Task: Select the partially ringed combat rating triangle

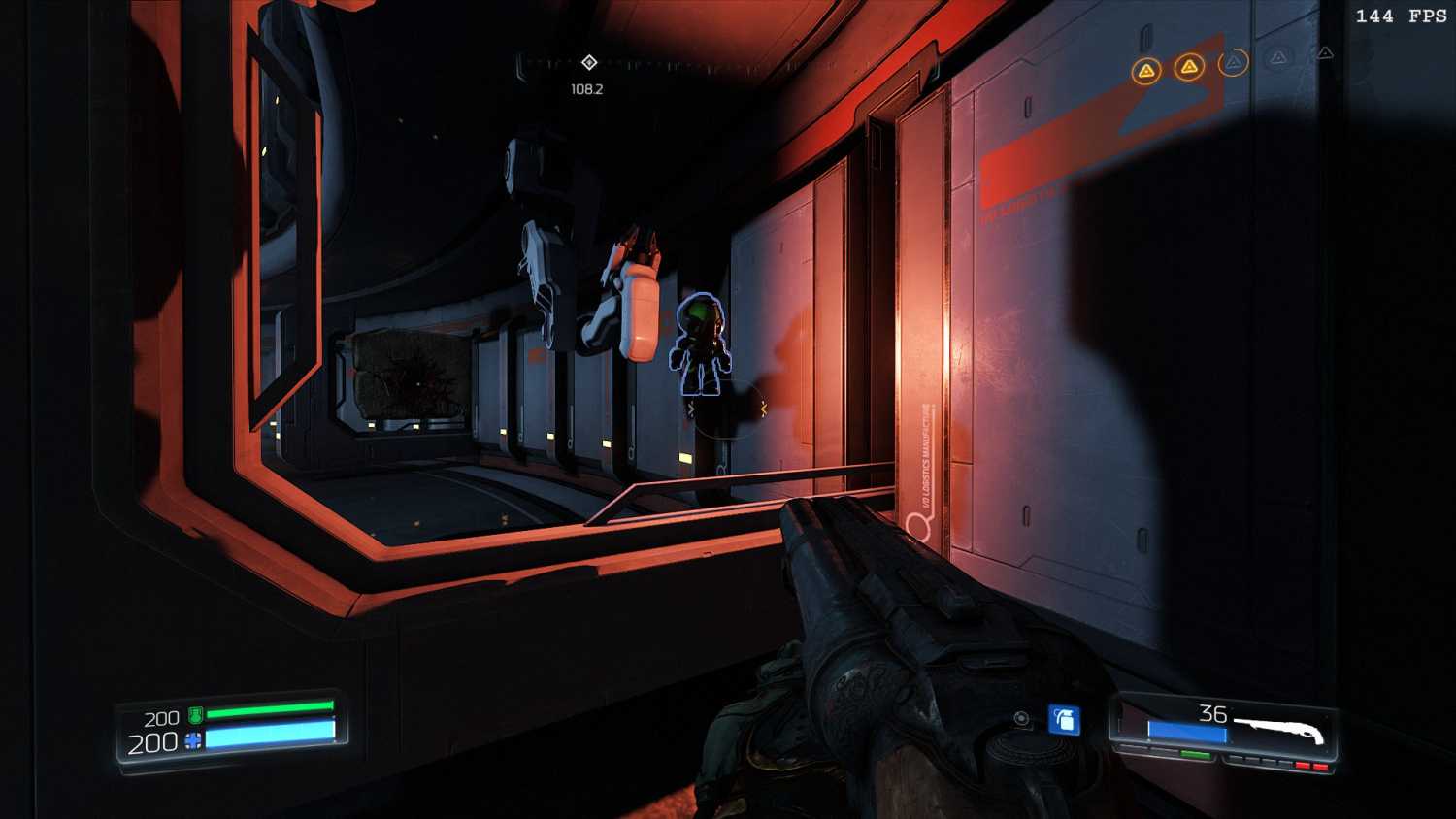Action: 1233,63
